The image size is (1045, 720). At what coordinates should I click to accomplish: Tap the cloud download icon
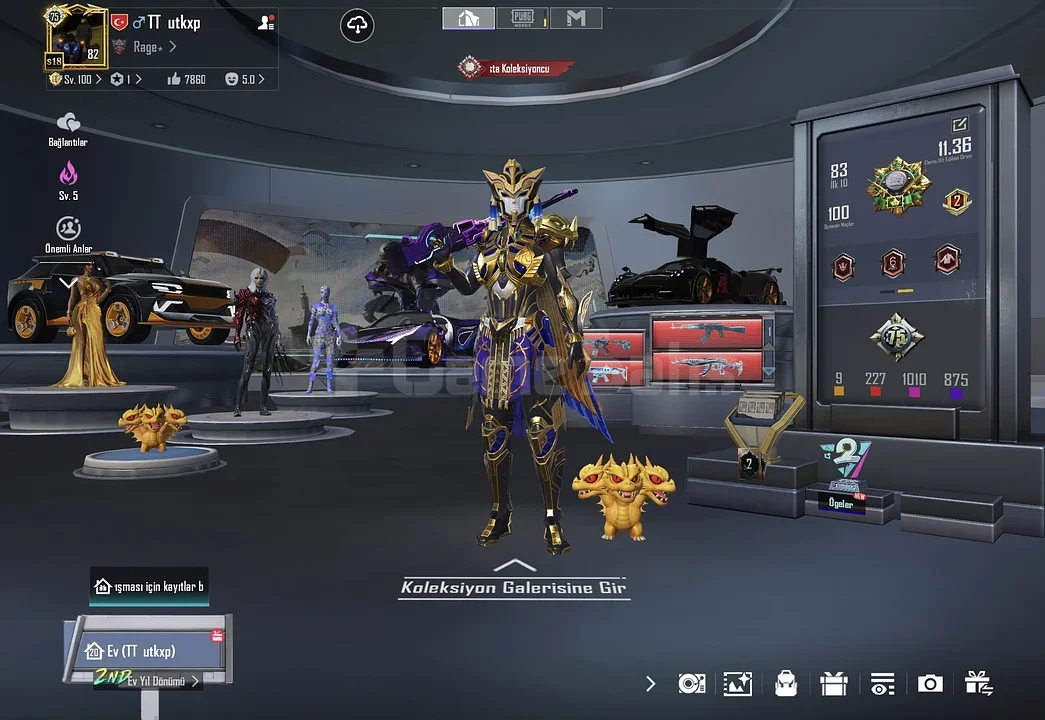coord(358,26)
